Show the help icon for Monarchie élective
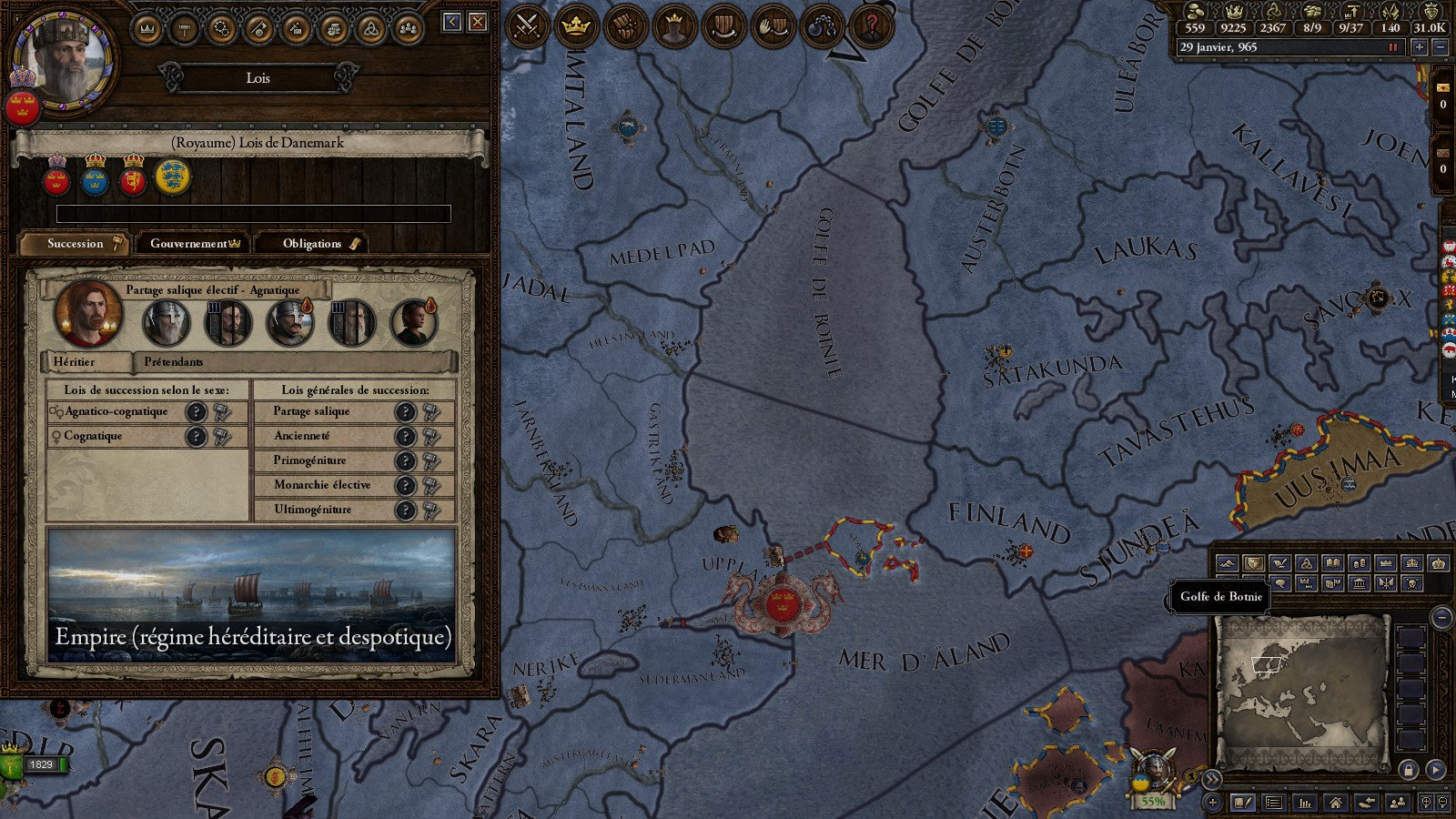The height and width of the screenshot is (819, 1456). tap(405, 486)
